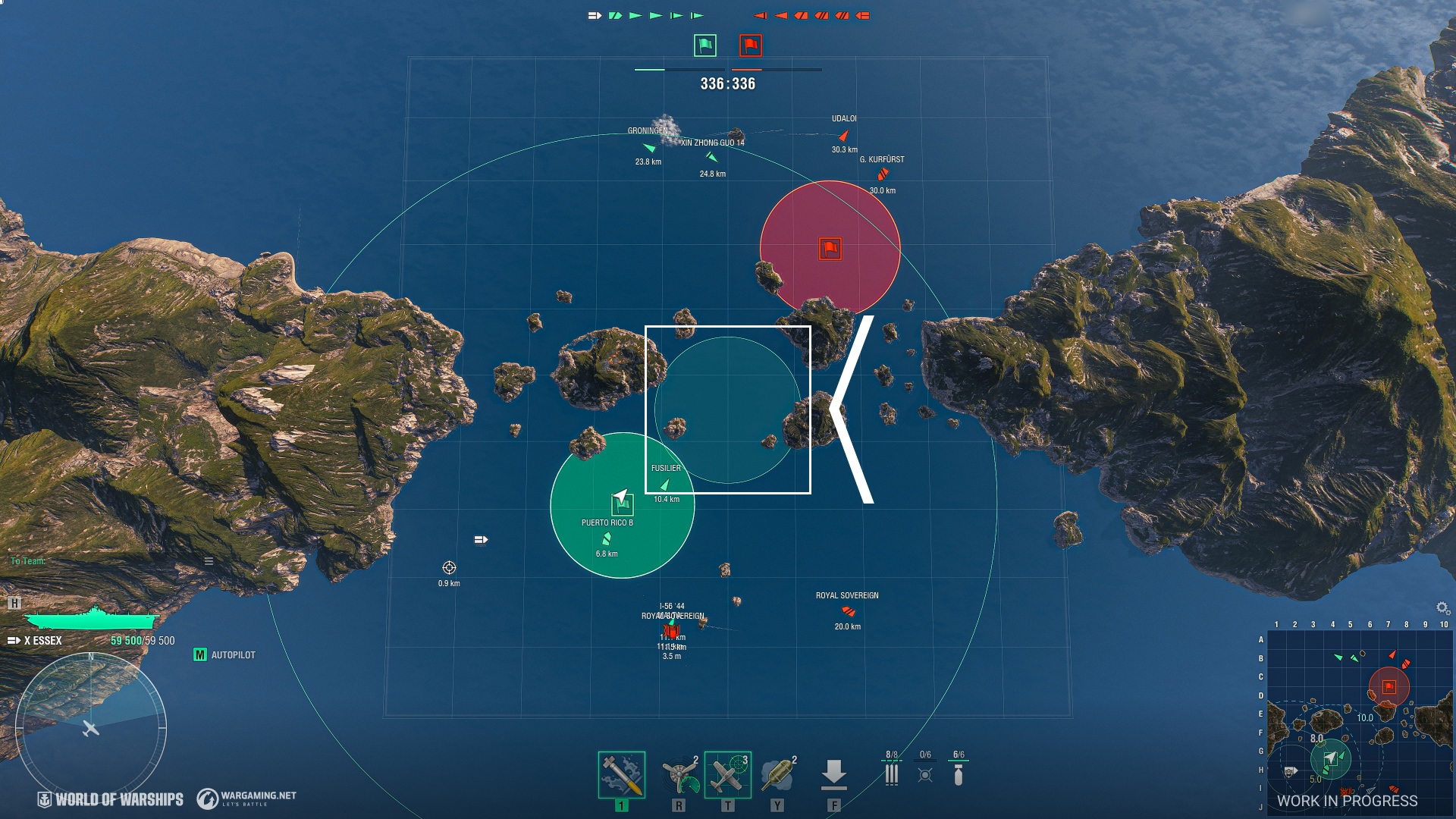This screenshot has width=1456, height=819.
Task: Click the To Team chat channel label
Action: 28,561
